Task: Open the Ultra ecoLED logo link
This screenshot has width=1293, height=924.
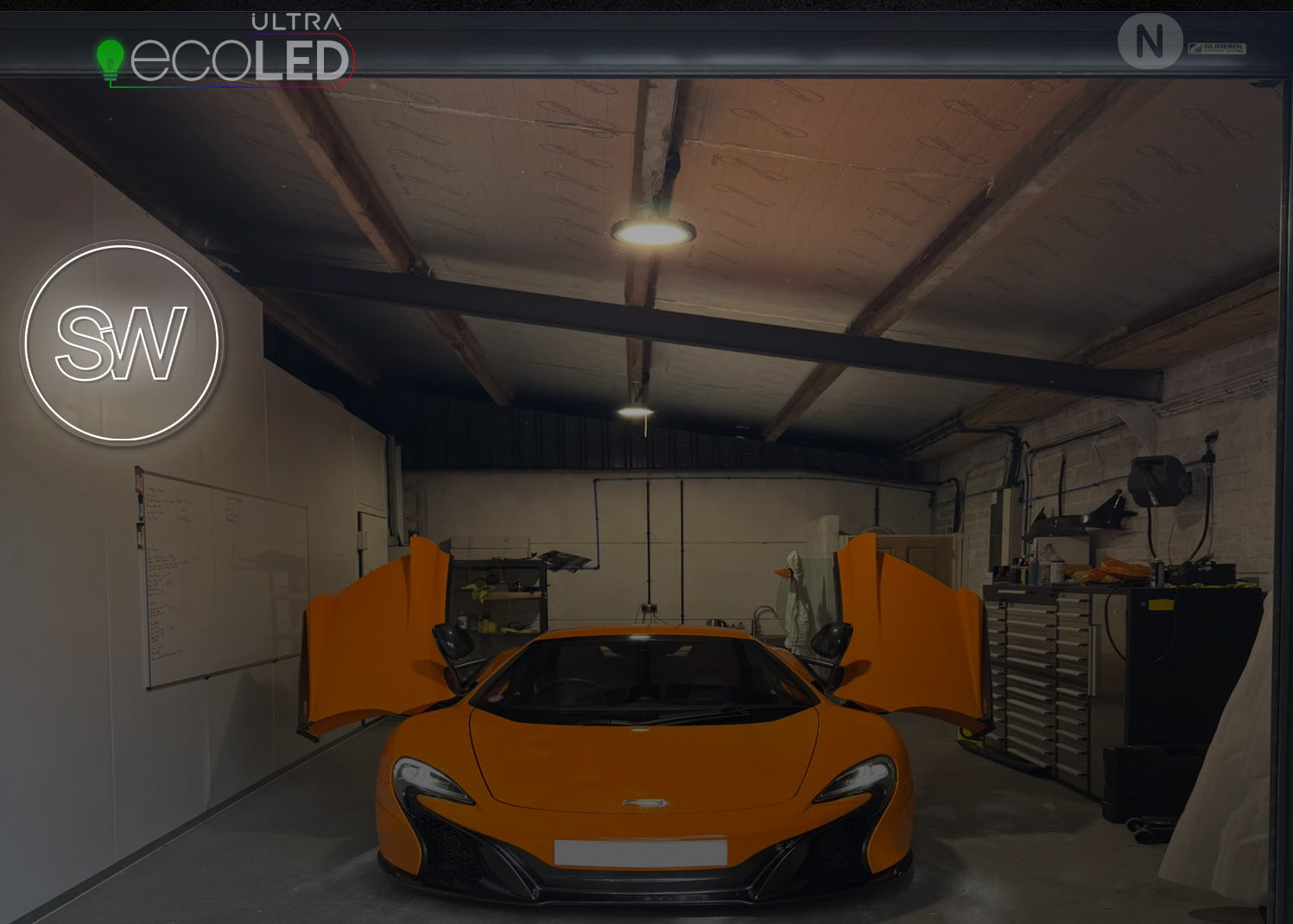Action: (x=226, y=51)
